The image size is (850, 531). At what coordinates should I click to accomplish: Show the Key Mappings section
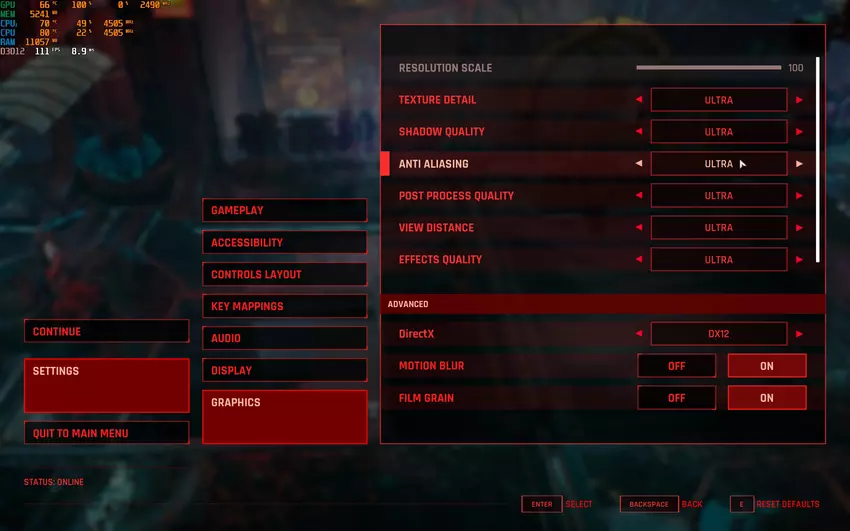(284, 306)
